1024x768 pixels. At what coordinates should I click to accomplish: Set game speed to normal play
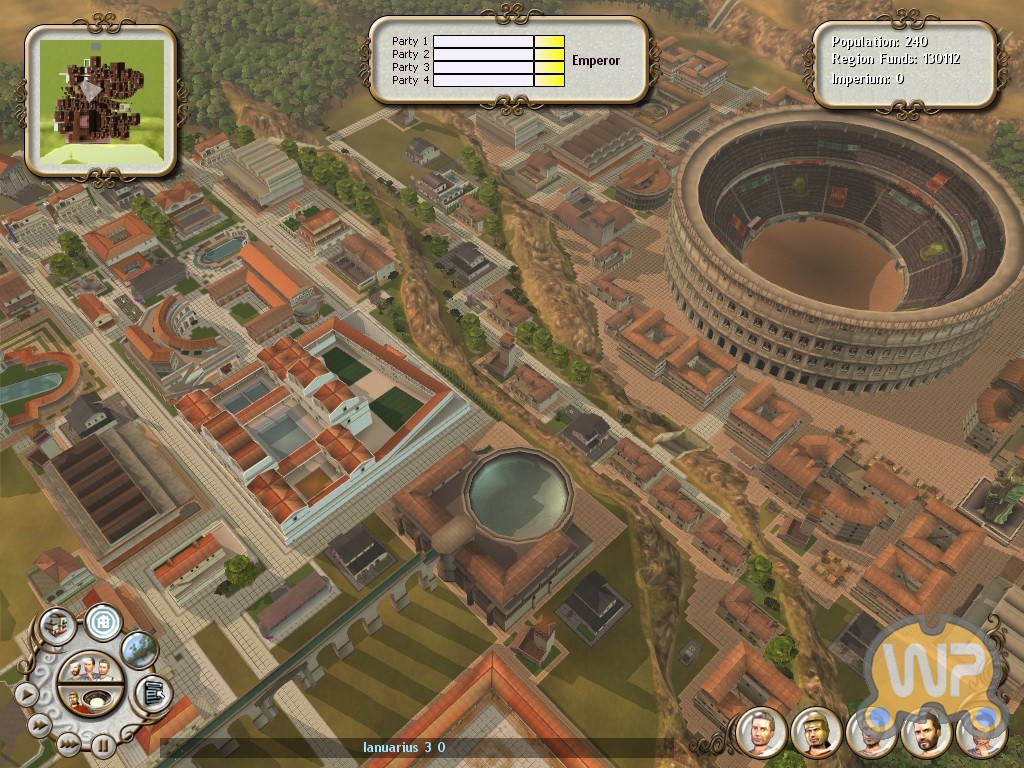point(27,692)
